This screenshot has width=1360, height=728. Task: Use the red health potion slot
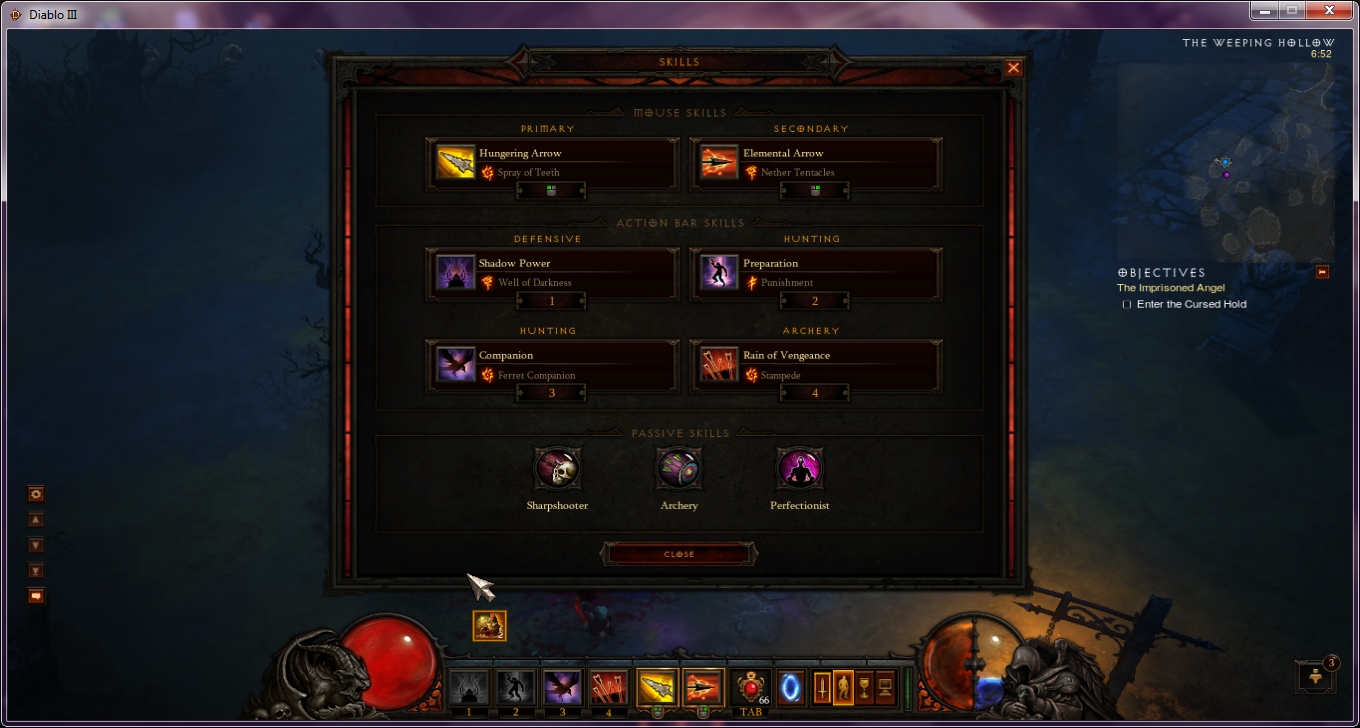point(752,688)
